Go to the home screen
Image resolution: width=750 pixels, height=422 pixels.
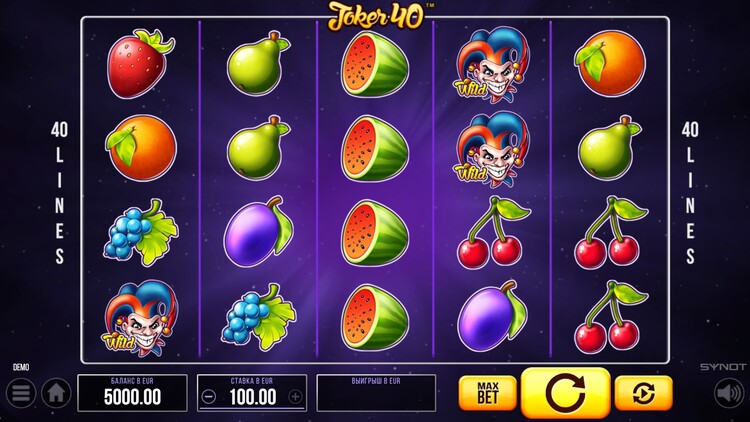[56, 393]
